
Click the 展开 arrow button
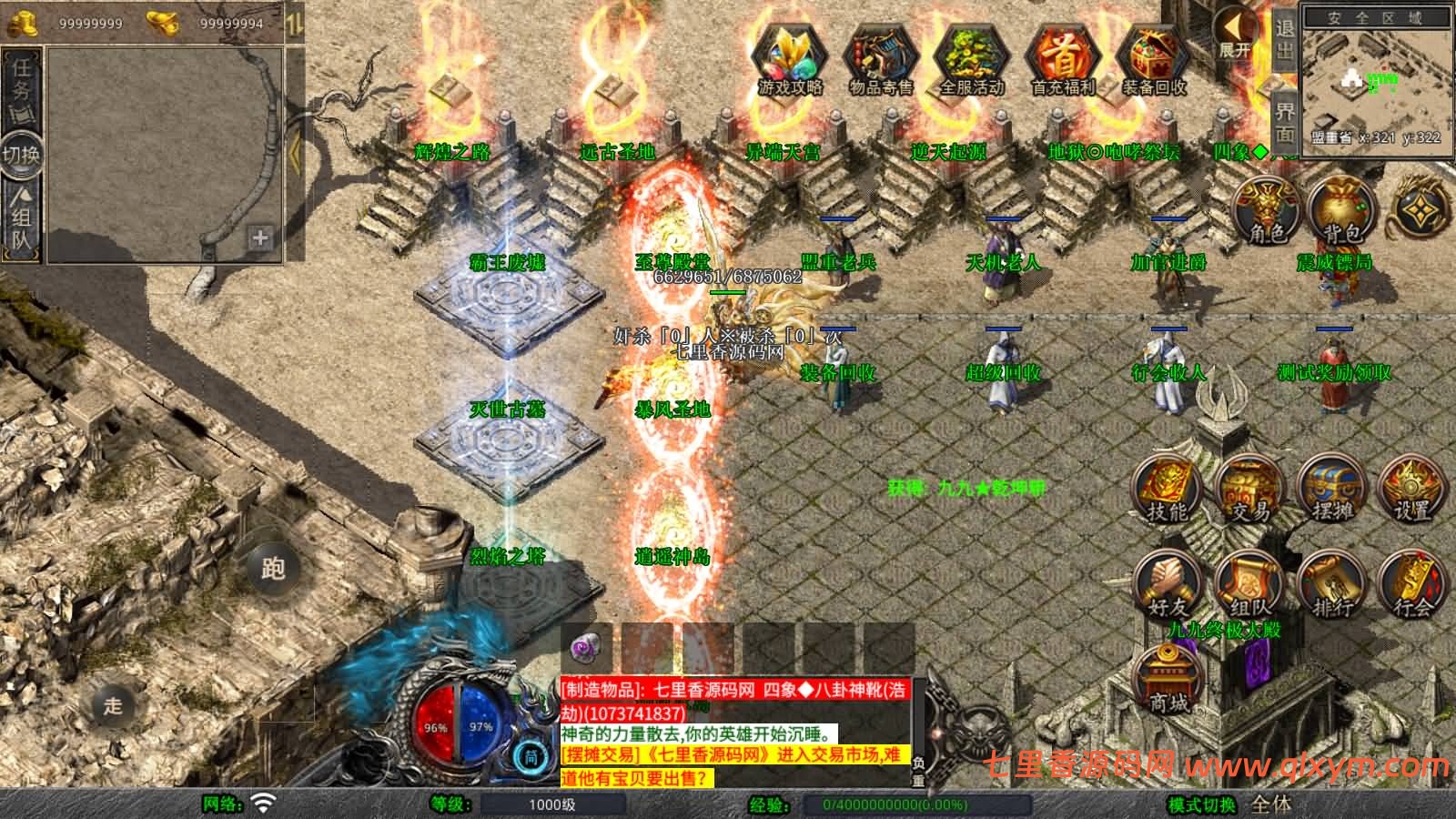pyautogui.click(x=1237, y=34)
